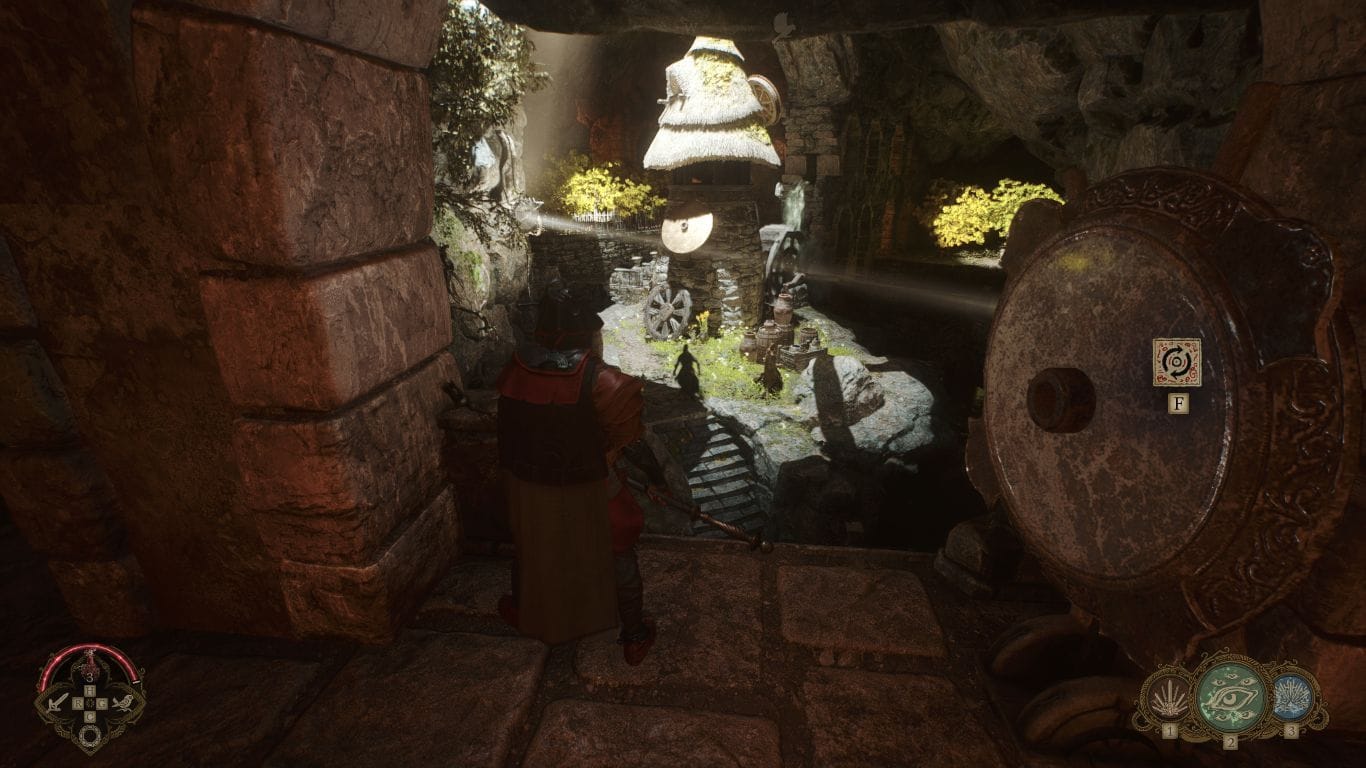Click the center ornament of the equipment cross

click(90, 702)
